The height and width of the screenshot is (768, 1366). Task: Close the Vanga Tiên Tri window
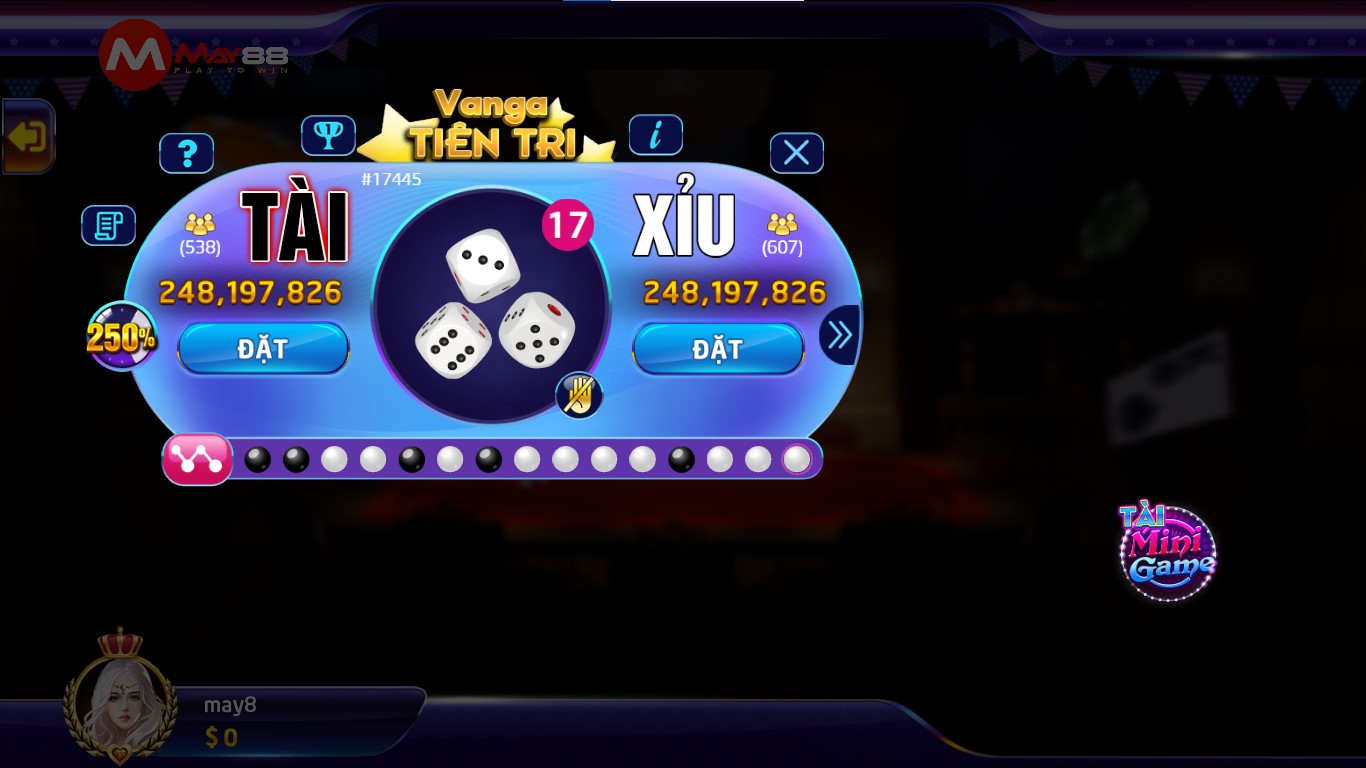[797, 152]
